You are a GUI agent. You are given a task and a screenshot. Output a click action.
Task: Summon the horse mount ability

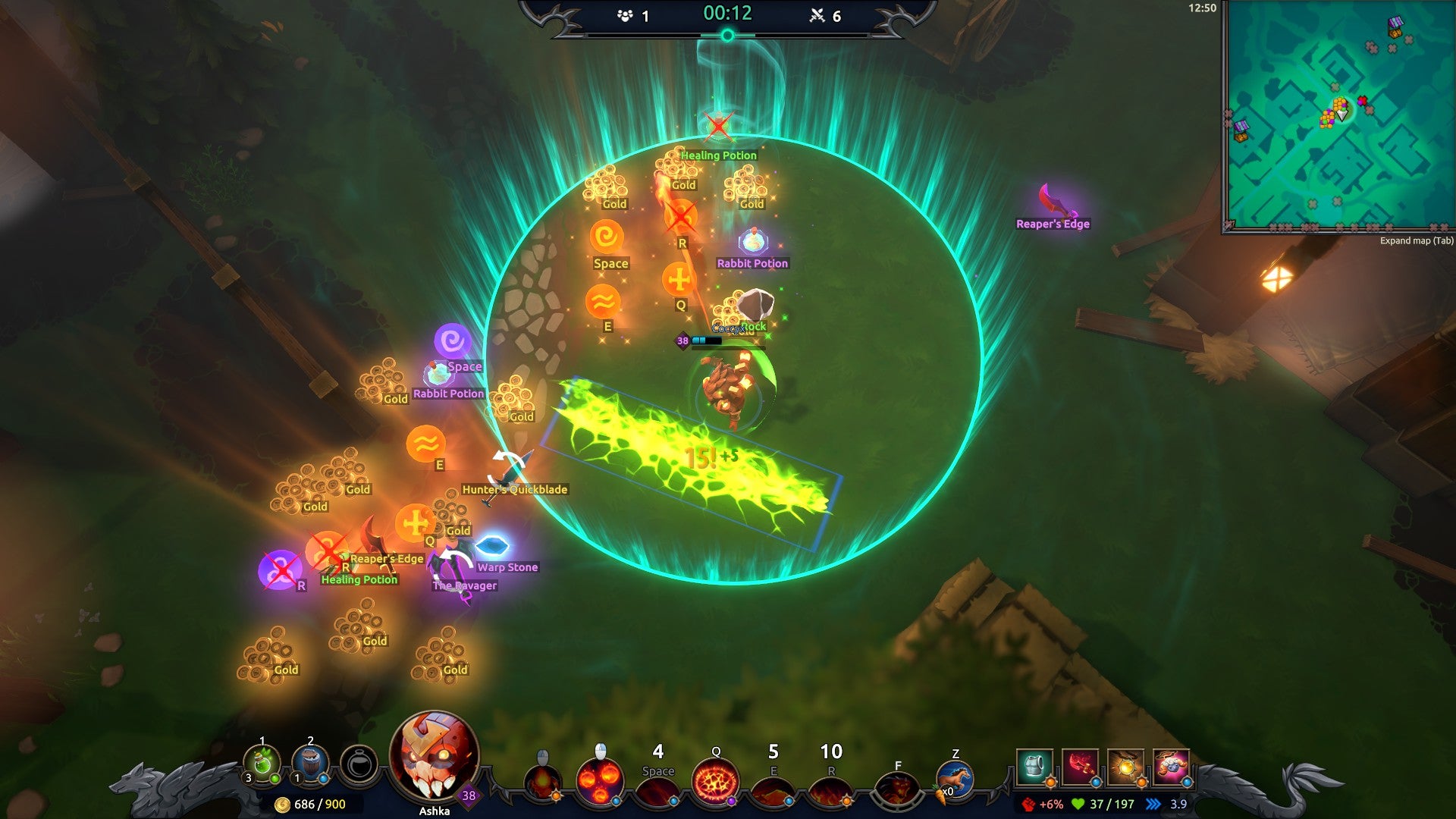tap(955, 780)
